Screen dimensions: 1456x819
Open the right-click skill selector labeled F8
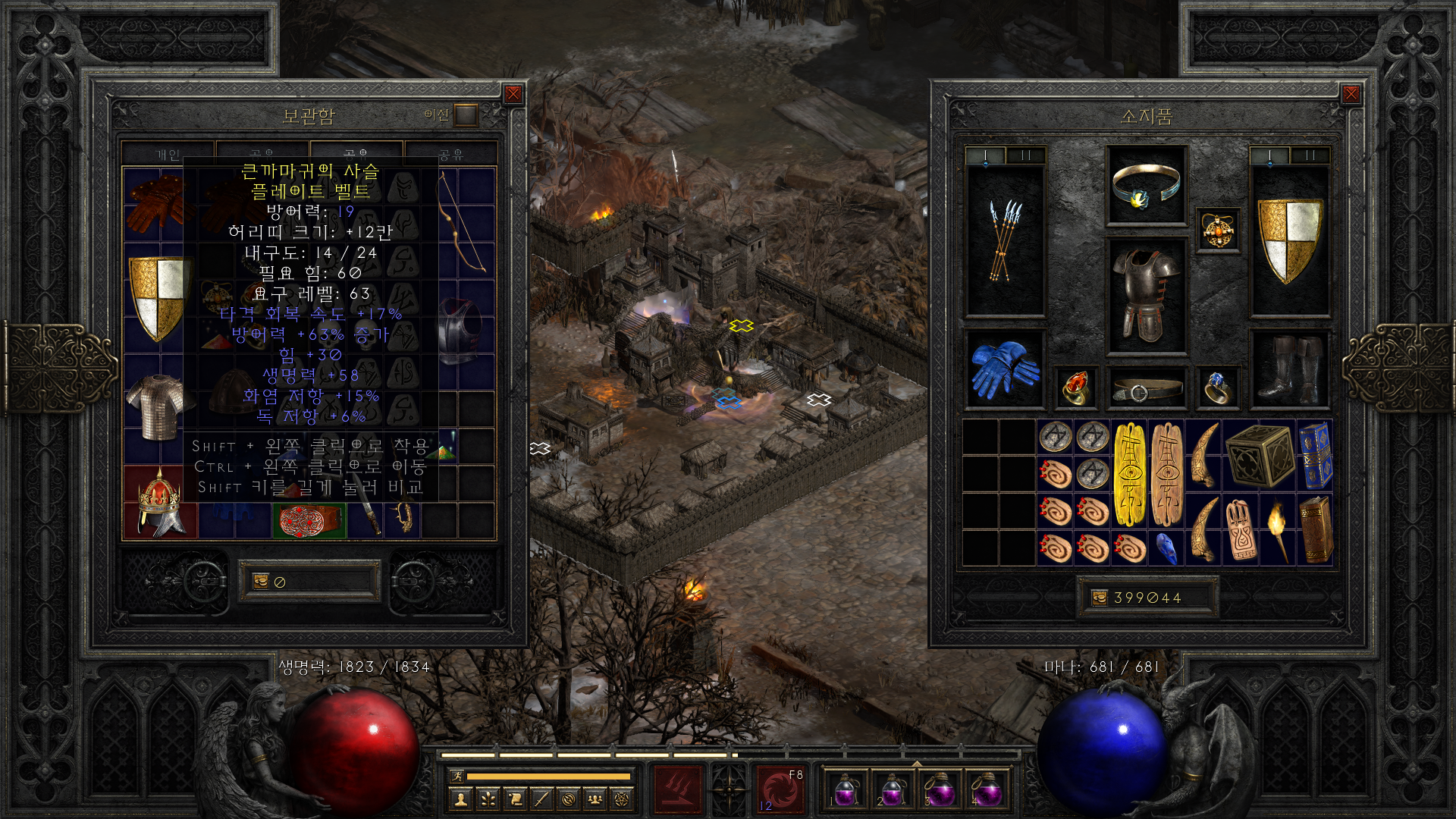[x=780, y=789]
